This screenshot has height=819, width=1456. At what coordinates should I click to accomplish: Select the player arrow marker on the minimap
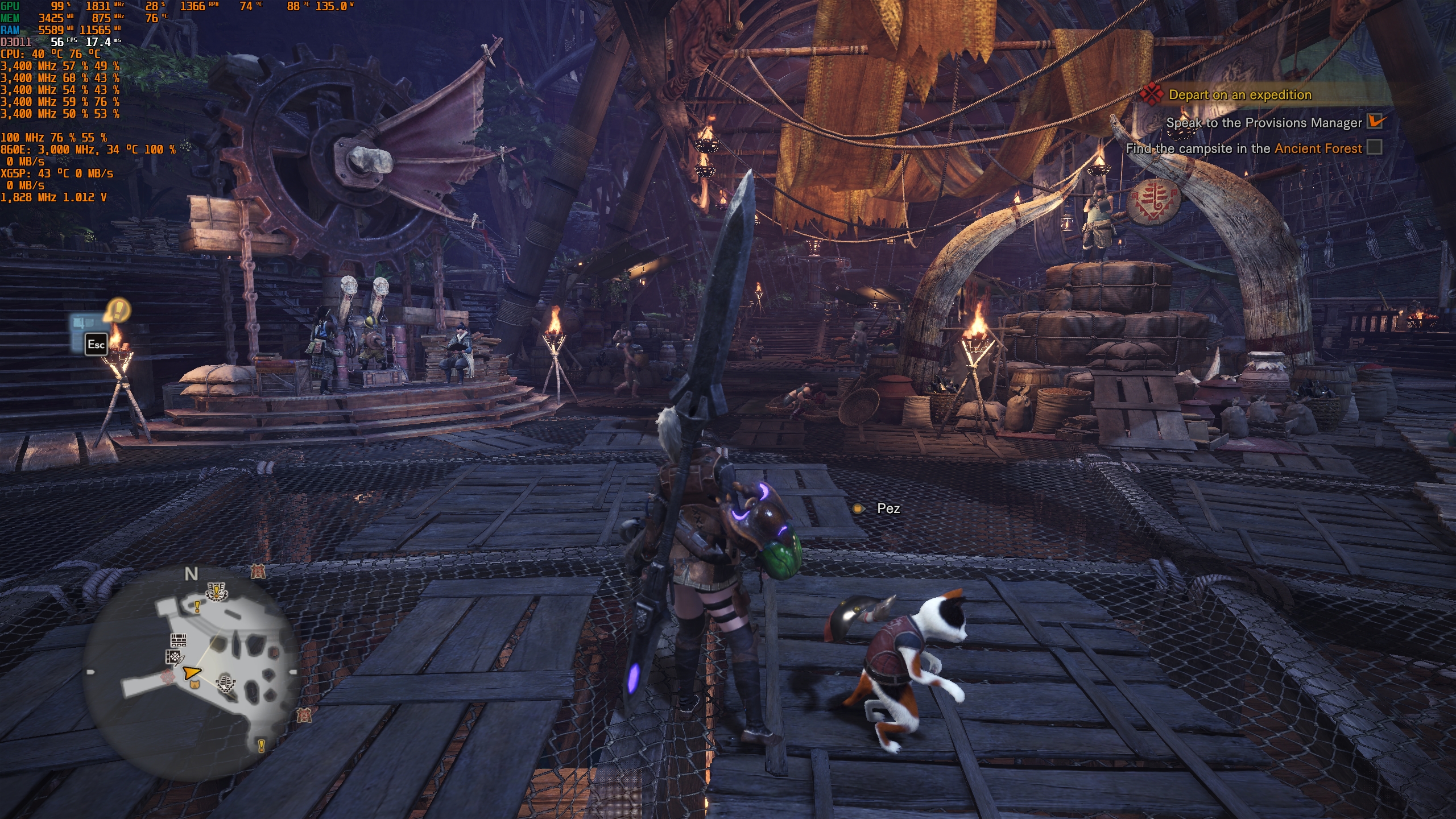tap(192, 673)
